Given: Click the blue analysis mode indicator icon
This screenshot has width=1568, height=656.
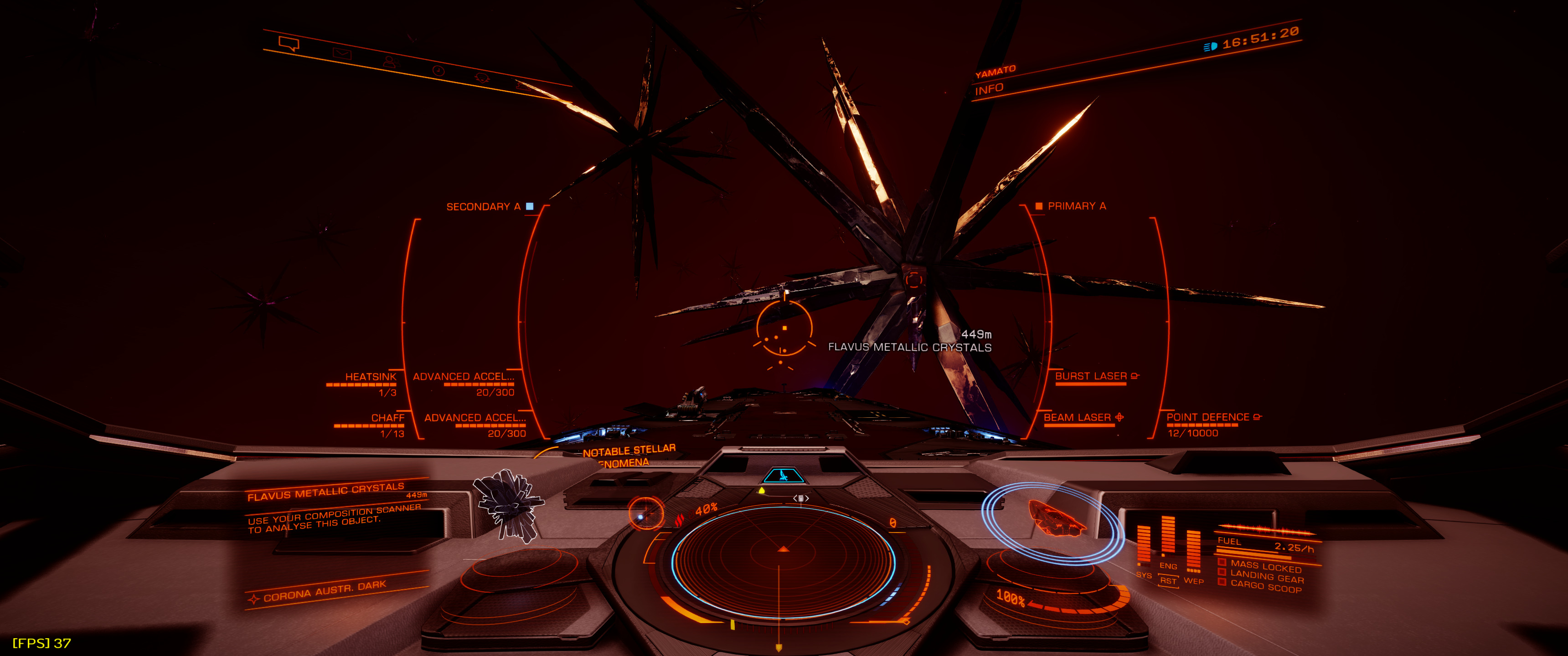Looking at the screenshot, I should (x=784, y=475).
